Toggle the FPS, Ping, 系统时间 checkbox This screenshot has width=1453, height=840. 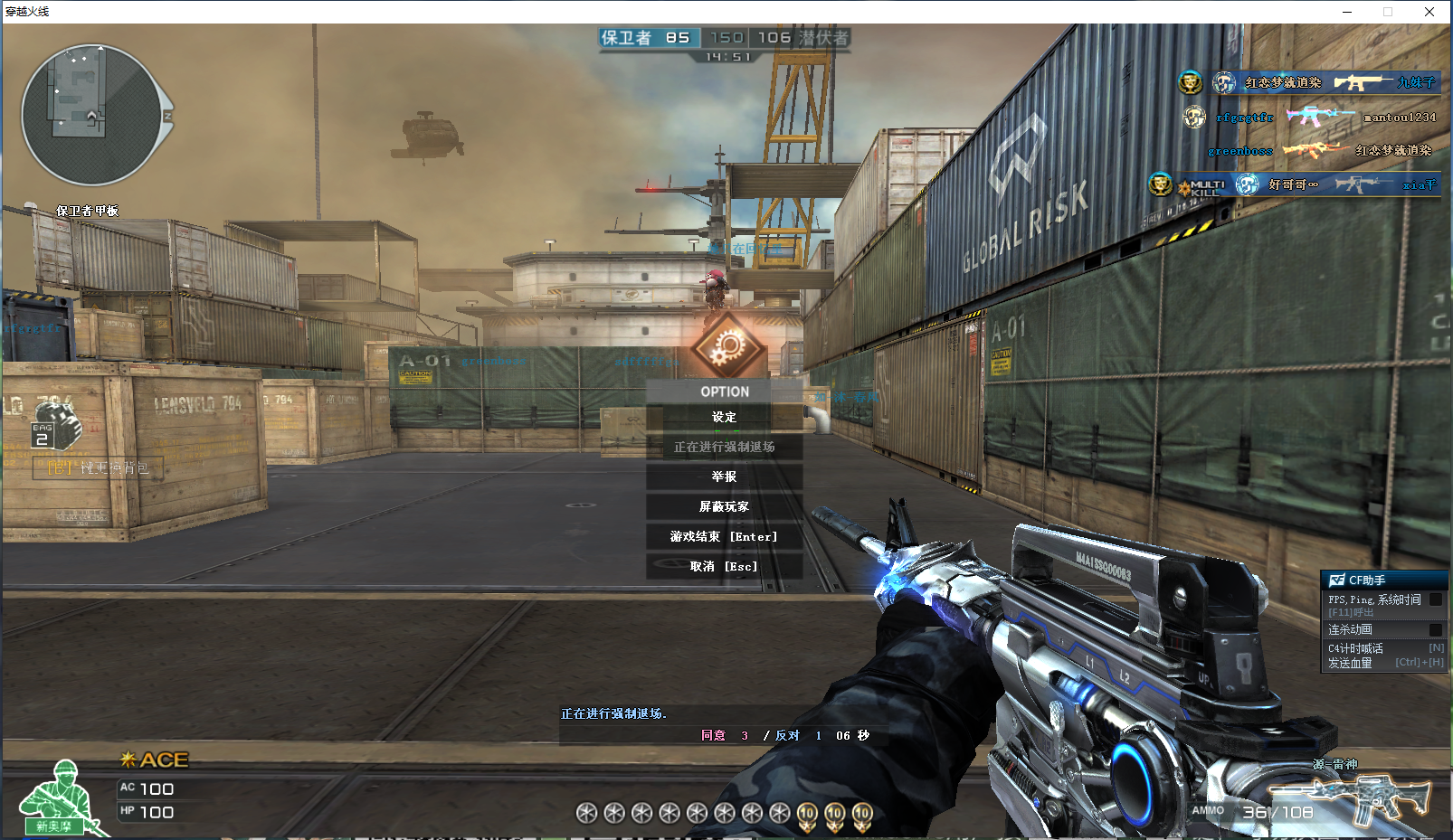(1435, 599)
